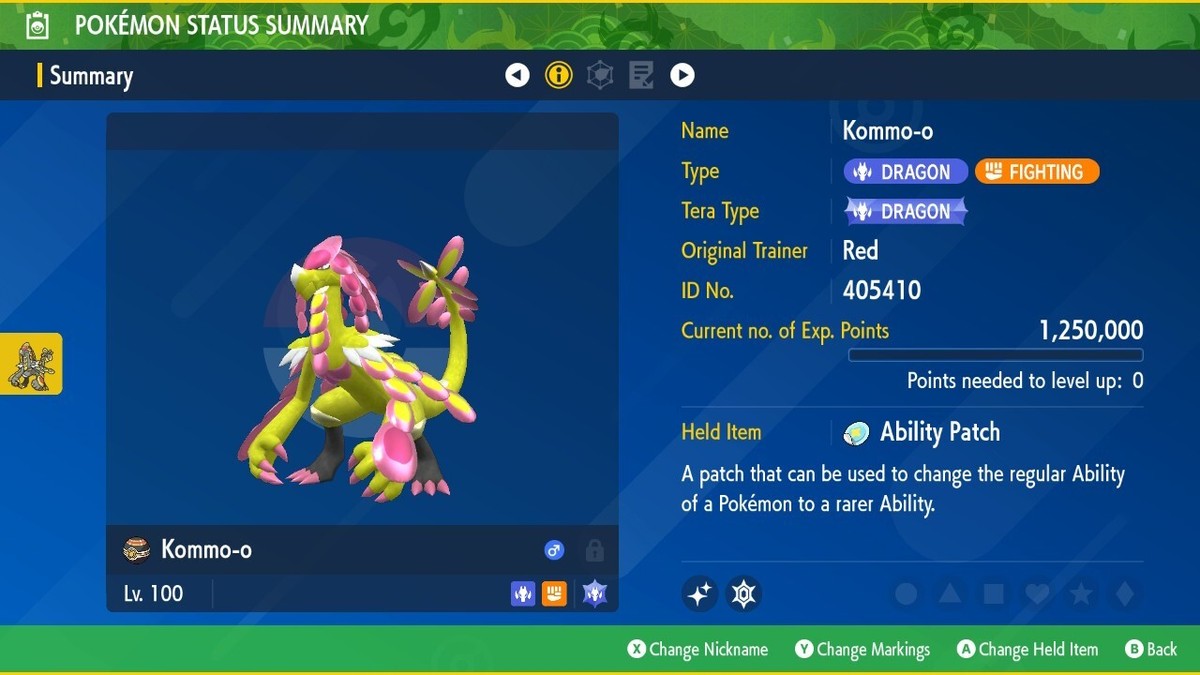1200x675 pixels.
Task: Toggle the star marking
Action: pyautogui.click(x=1081, y=594)
